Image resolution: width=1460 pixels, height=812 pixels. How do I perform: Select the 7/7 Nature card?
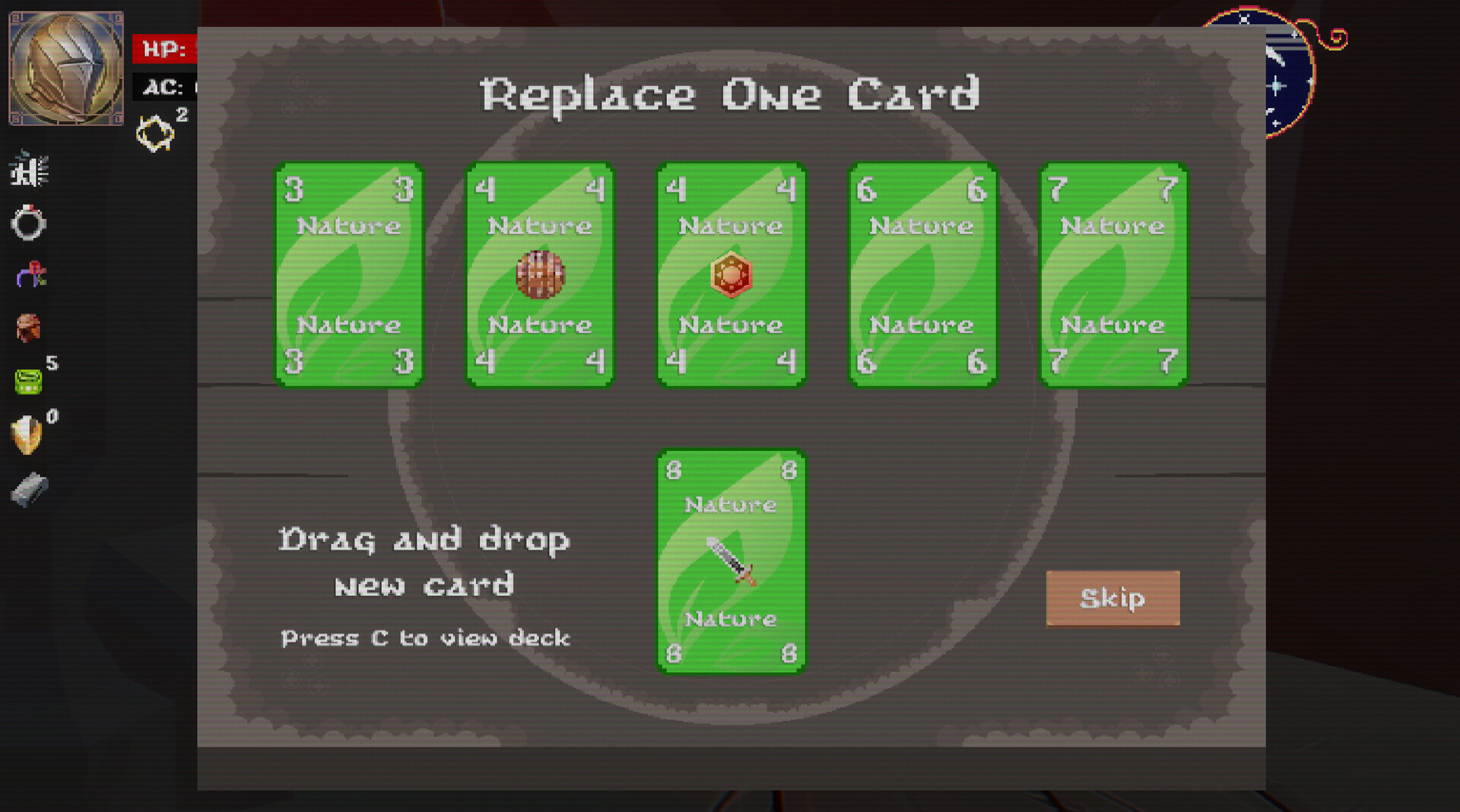(x=1112, y=275)
